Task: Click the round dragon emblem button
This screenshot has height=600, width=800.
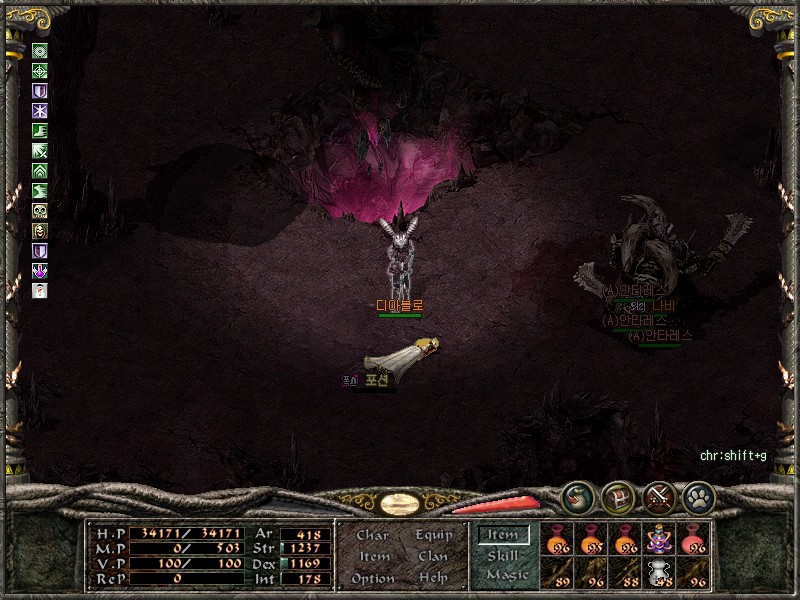Action: [576, 497]
